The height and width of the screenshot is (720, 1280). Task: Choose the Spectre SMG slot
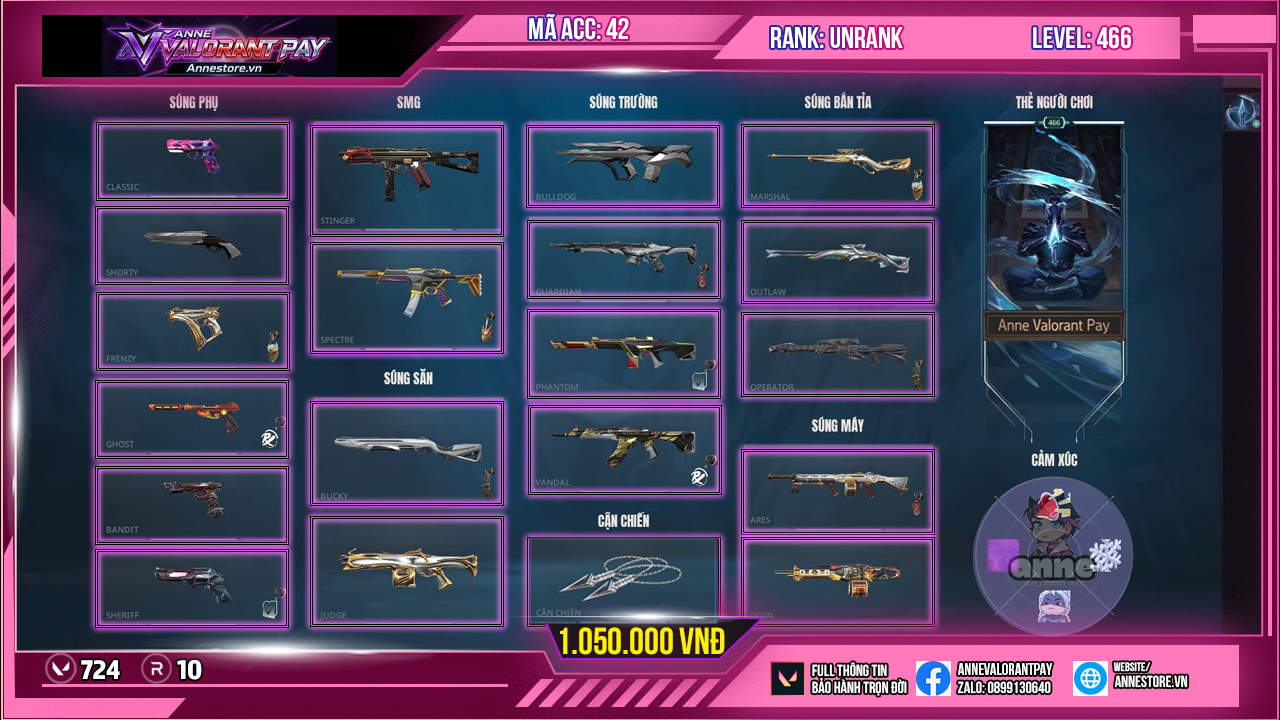tap(407, 297)
